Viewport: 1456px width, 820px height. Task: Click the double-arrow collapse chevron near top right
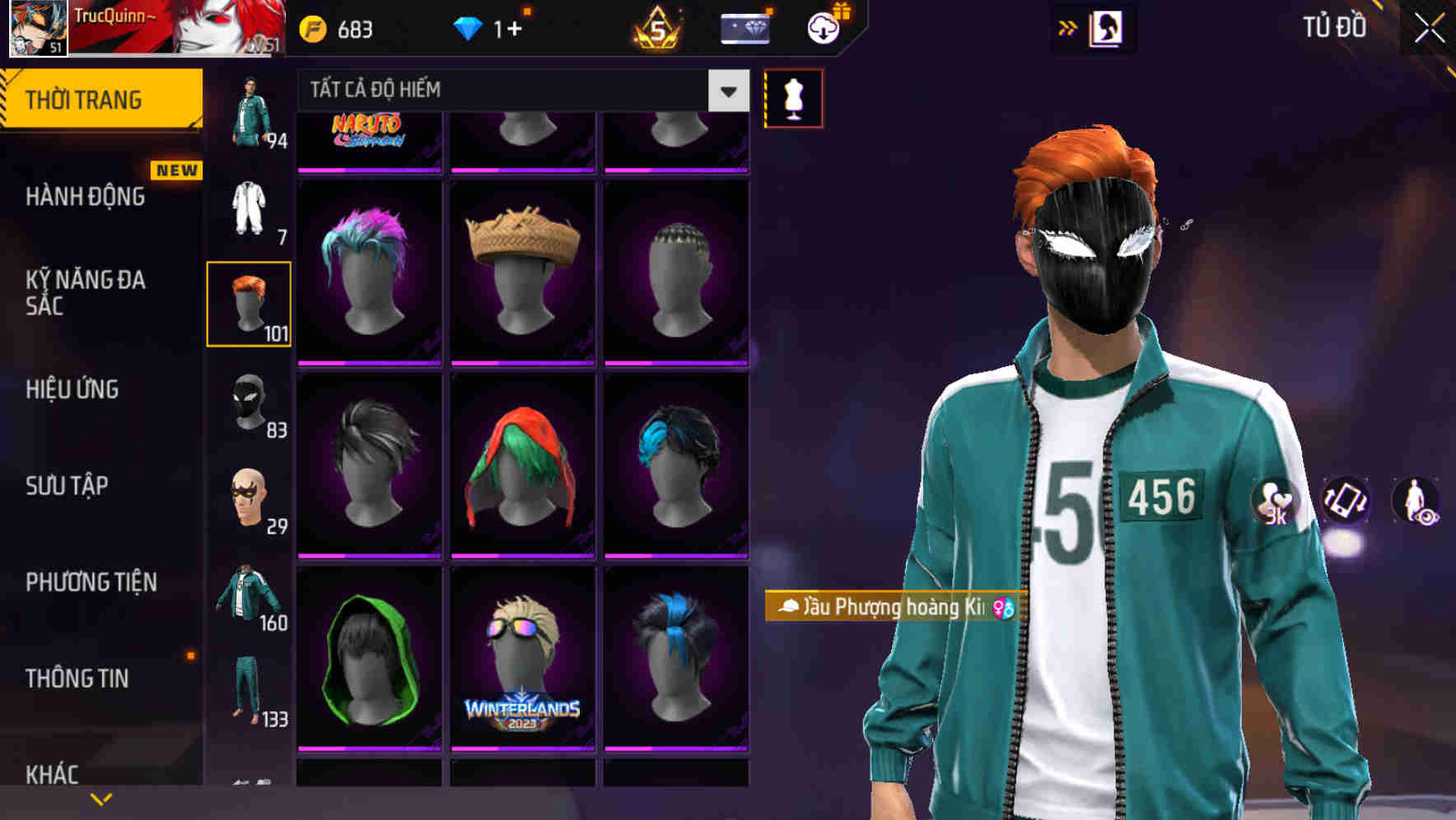click(x=1066, y=26)
